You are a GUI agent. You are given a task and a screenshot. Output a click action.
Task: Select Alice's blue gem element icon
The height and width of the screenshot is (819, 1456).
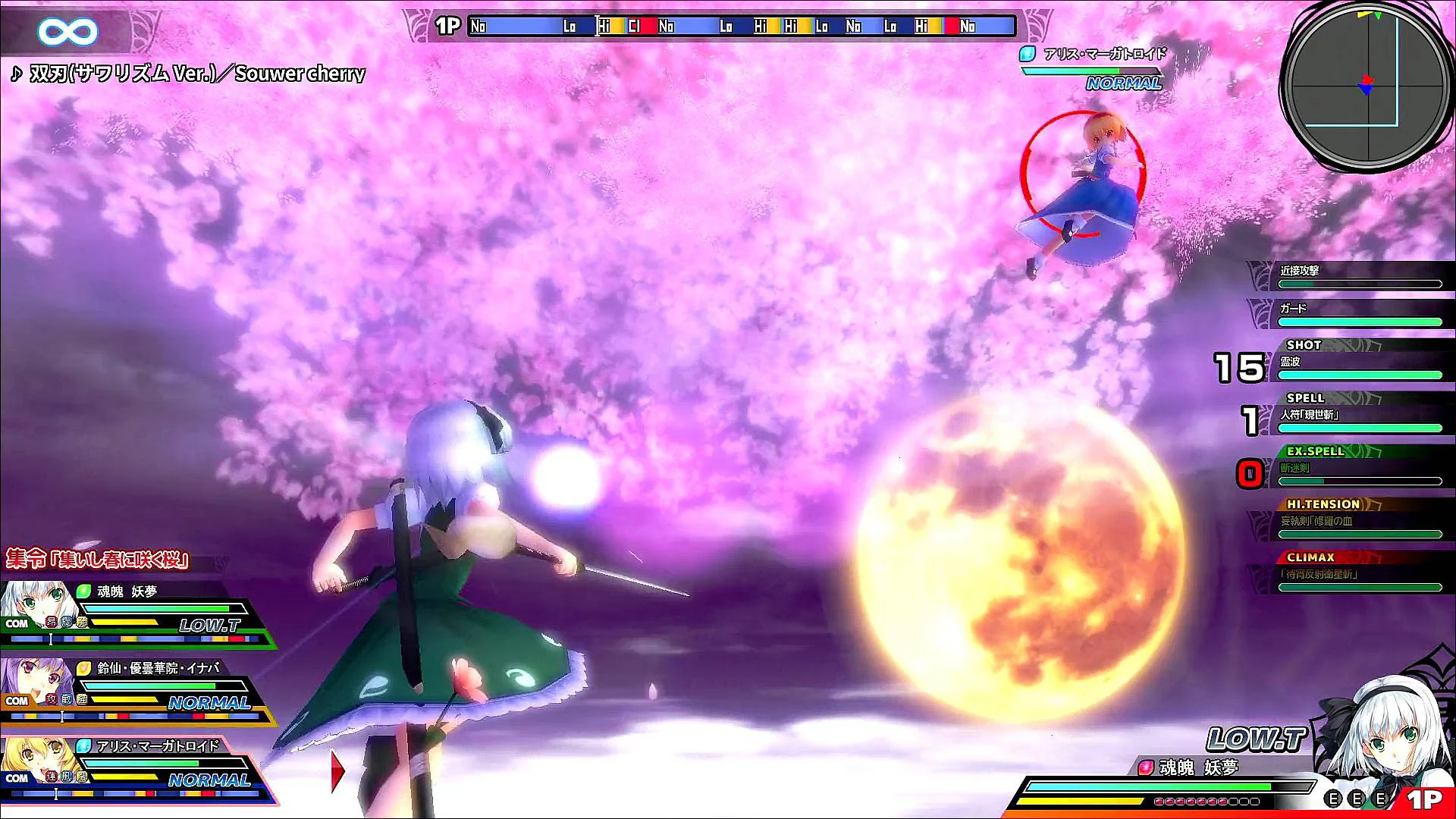pyautogui.click(x=82, y=745)
